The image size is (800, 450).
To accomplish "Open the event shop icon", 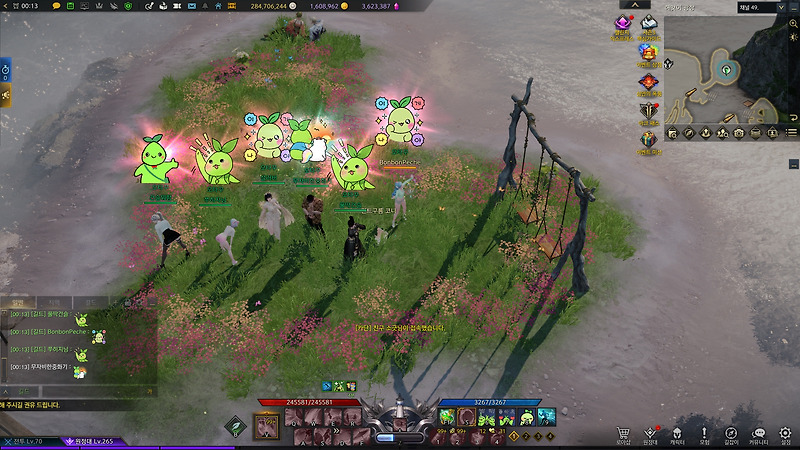I will pos(648,52).
